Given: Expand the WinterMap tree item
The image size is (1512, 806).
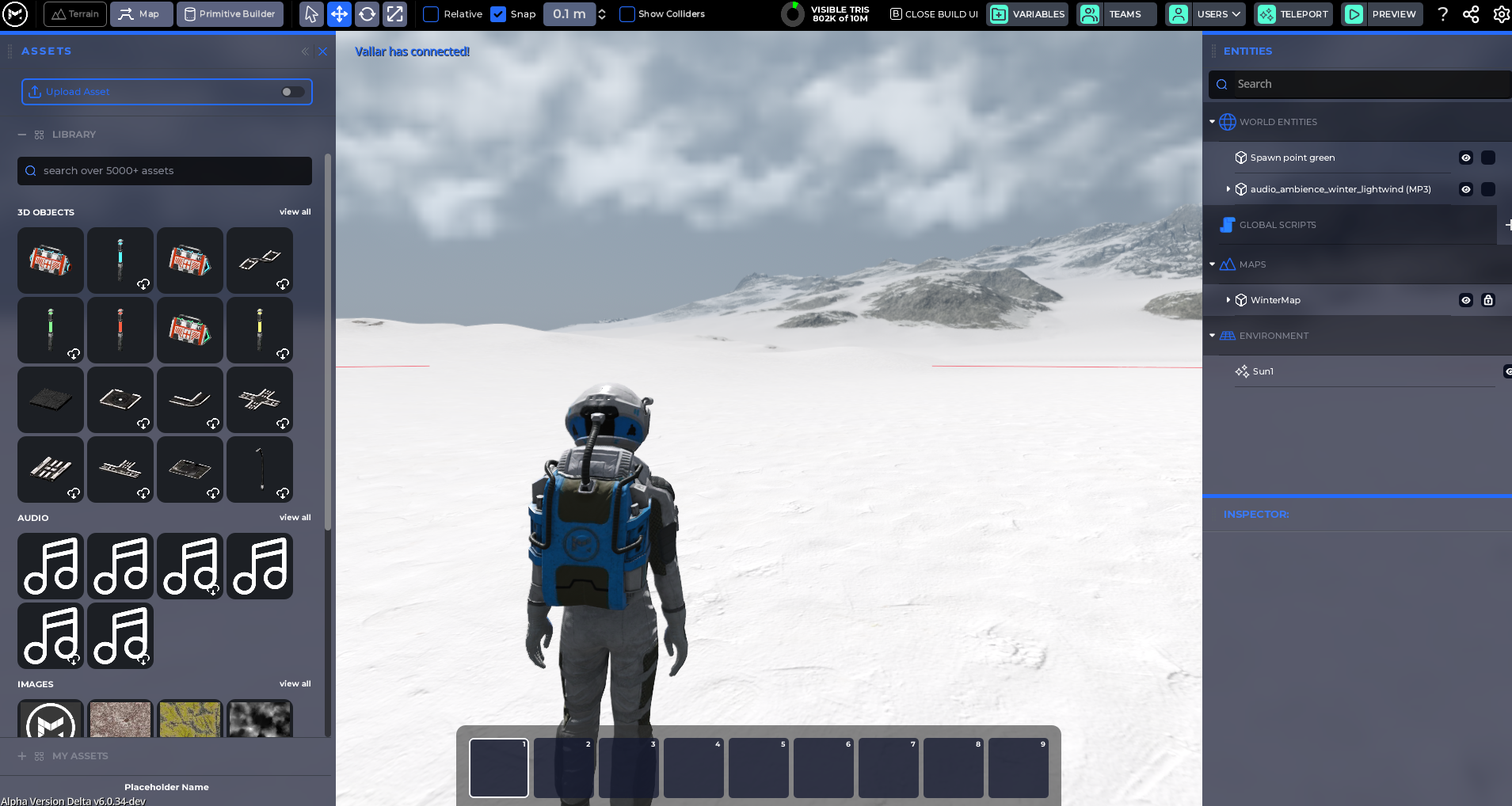Looking at the screenshot, I should click(1229, 300).
